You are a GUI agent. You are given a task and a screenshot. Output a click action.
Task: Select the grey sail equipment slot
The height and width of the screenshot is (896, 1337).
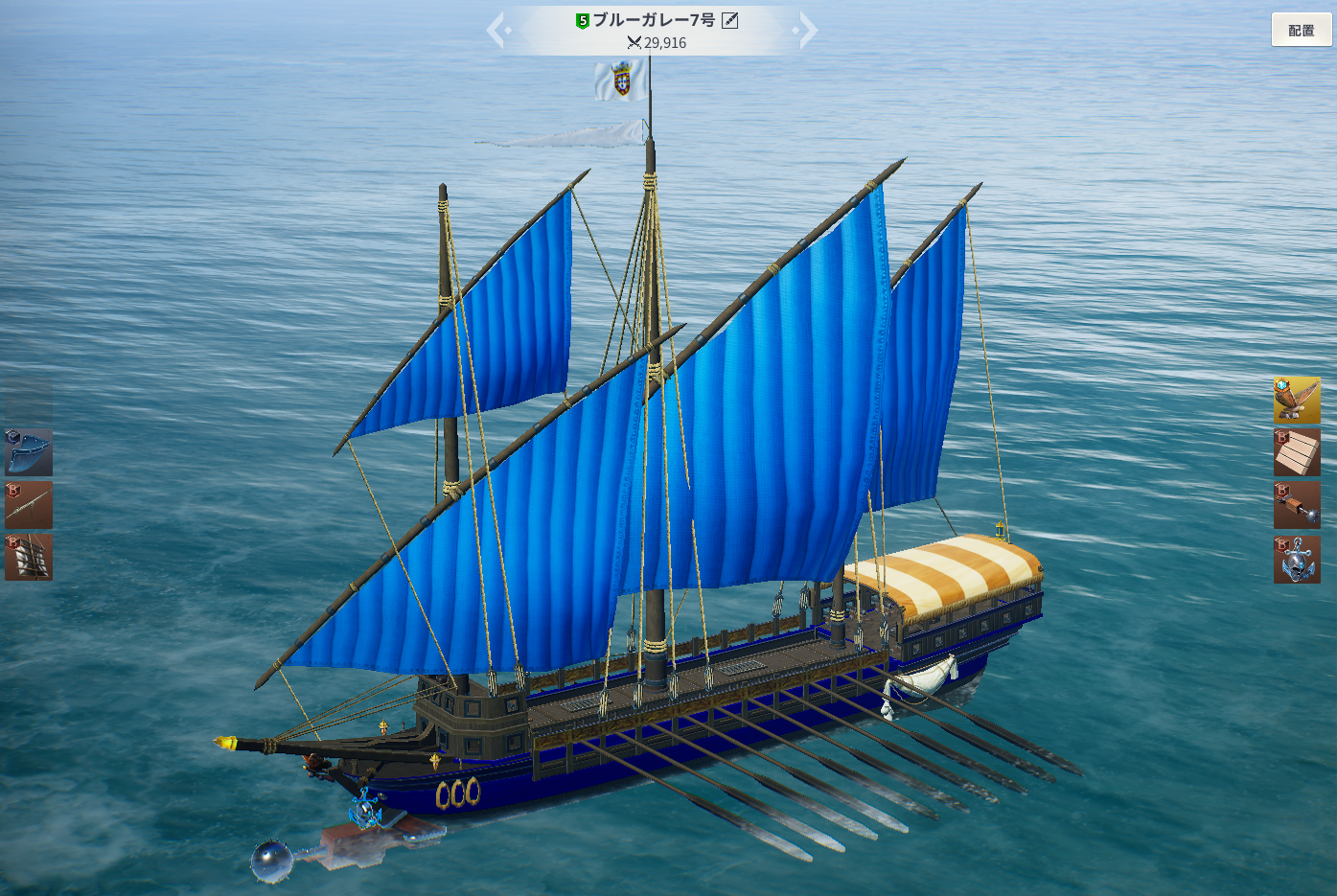click(x=29, y=557)
